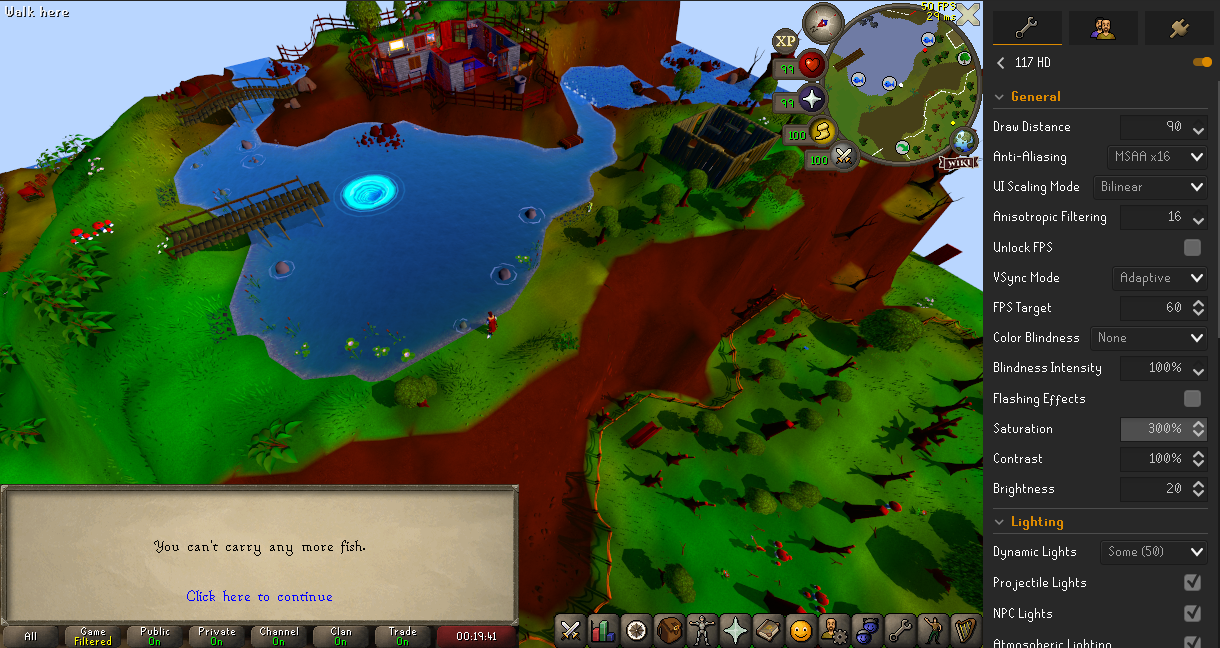Click here to continue the dialogue
Image resolution: width=1220 pixels, height=648 pixels.
tap(259, 596)
